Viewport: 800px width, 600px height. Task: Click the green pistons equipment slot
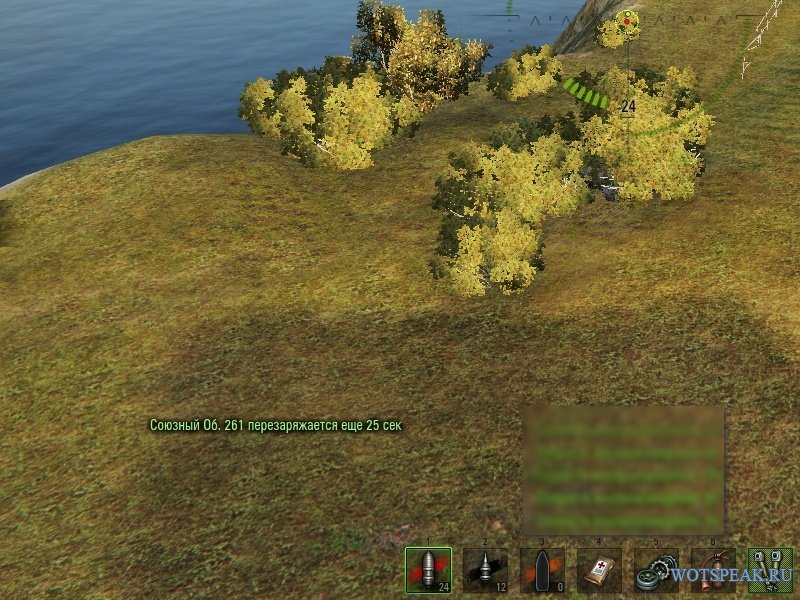770,570
